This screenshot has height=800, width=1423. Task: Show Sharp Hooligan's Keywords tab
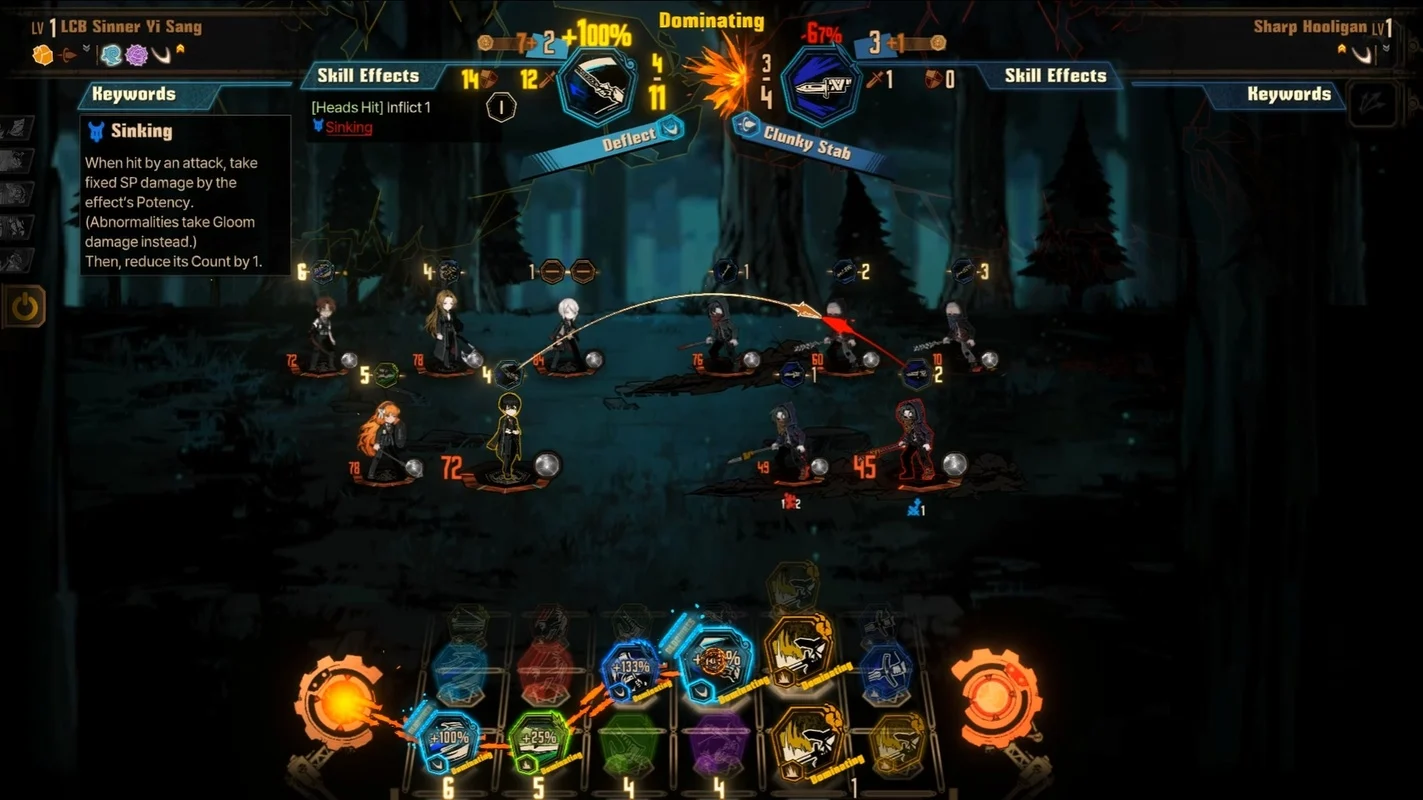(x=1288, y=94)
